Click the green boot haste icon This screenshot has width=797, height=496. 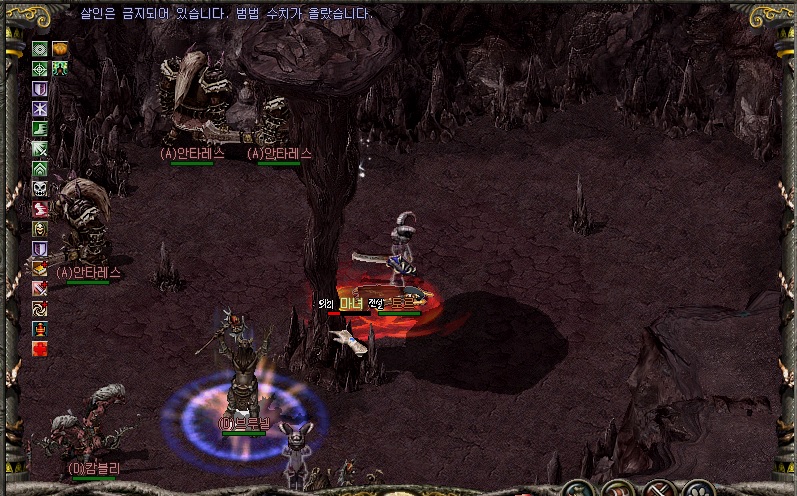click(x=40, y=128)
